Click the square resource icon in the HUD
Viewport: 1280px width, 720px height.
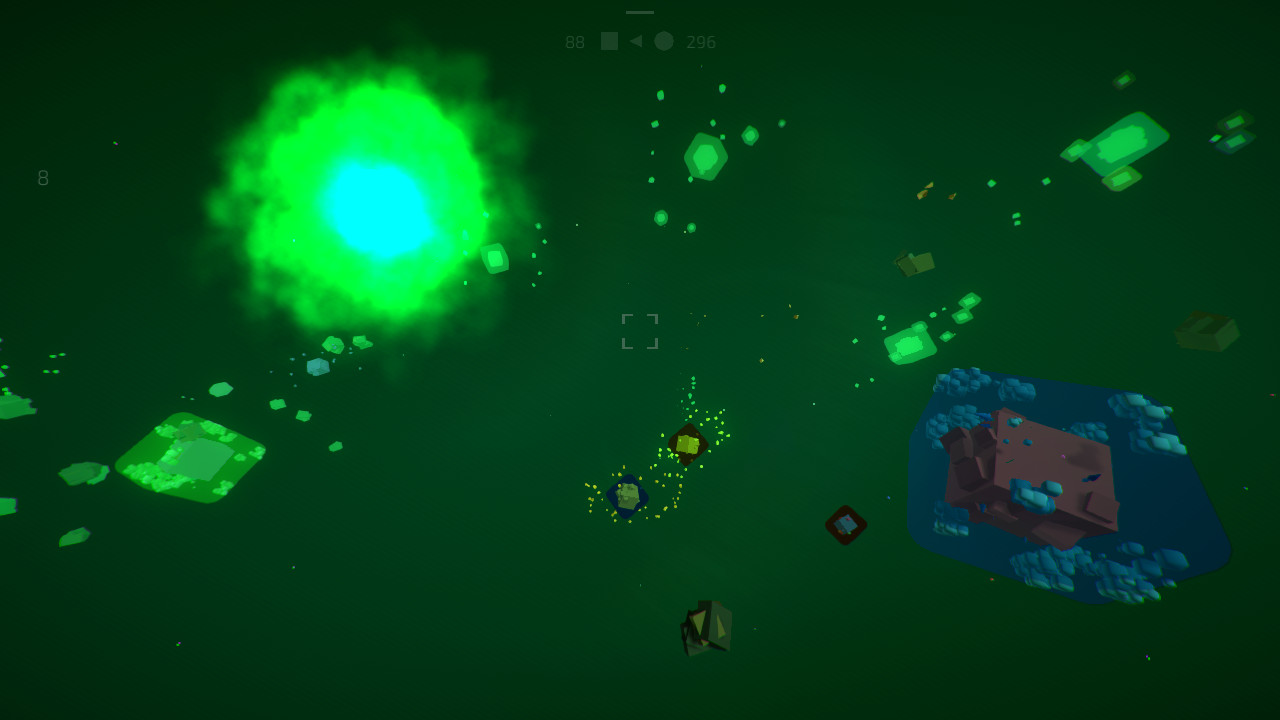point(610,41)
